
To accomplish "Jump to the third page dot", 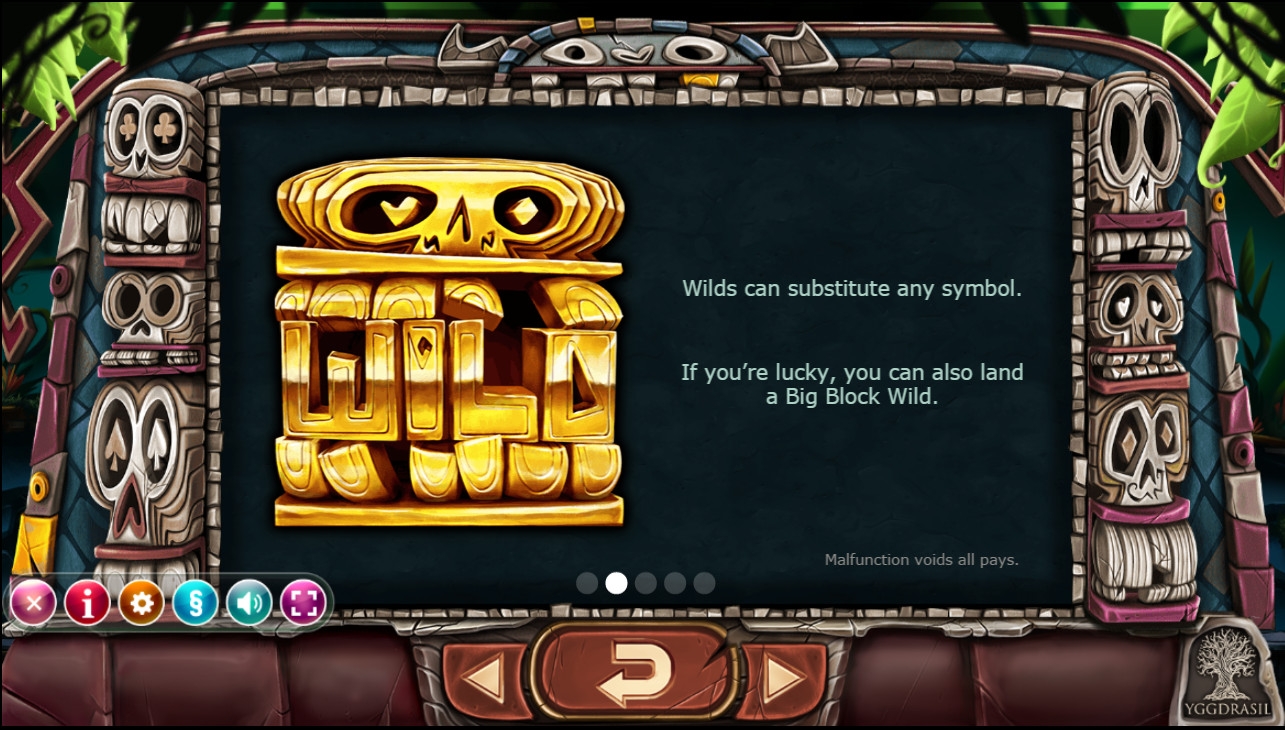I will (x=646, y=583).
